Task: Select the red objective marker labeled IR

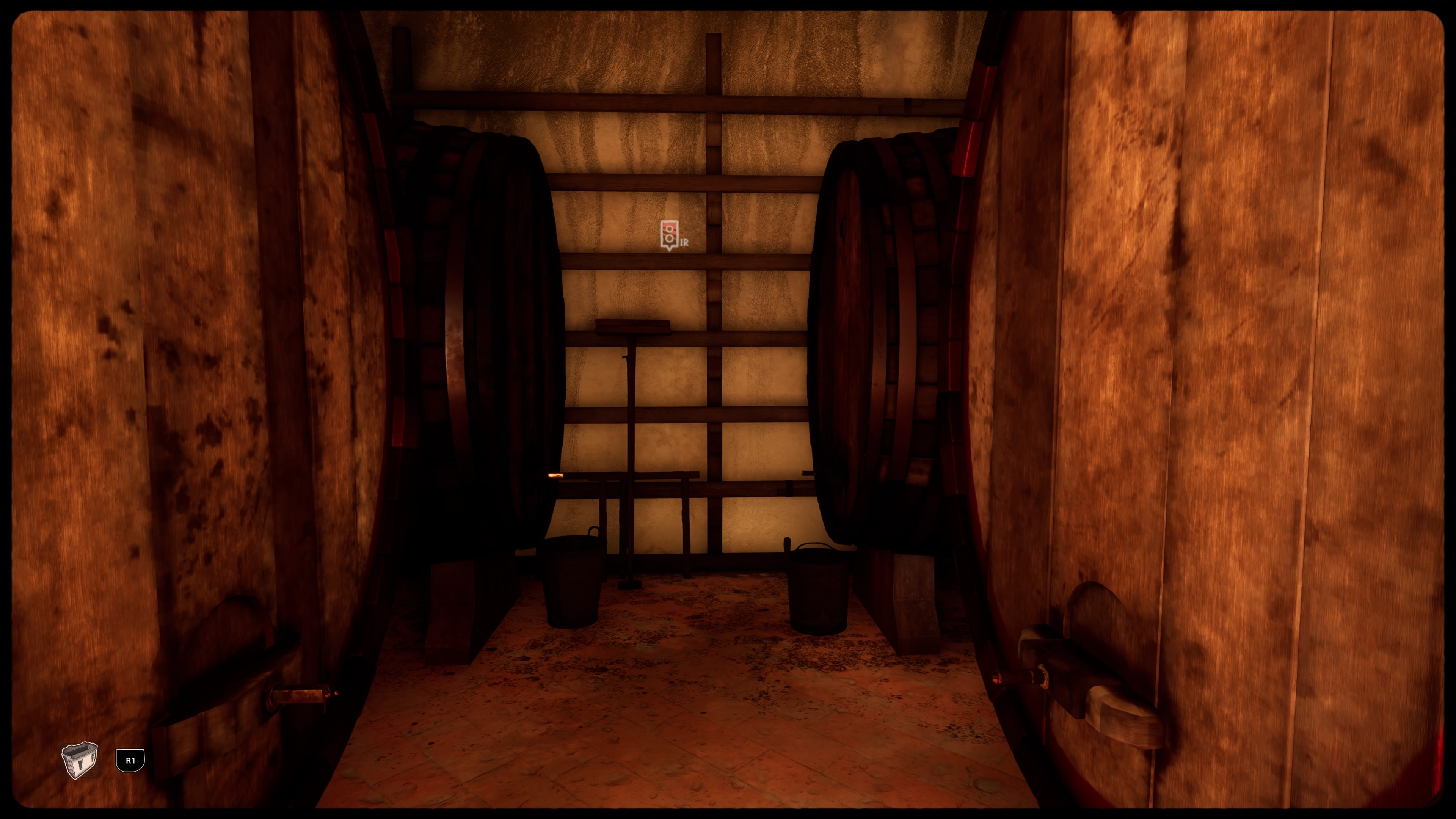Action: 668,235
